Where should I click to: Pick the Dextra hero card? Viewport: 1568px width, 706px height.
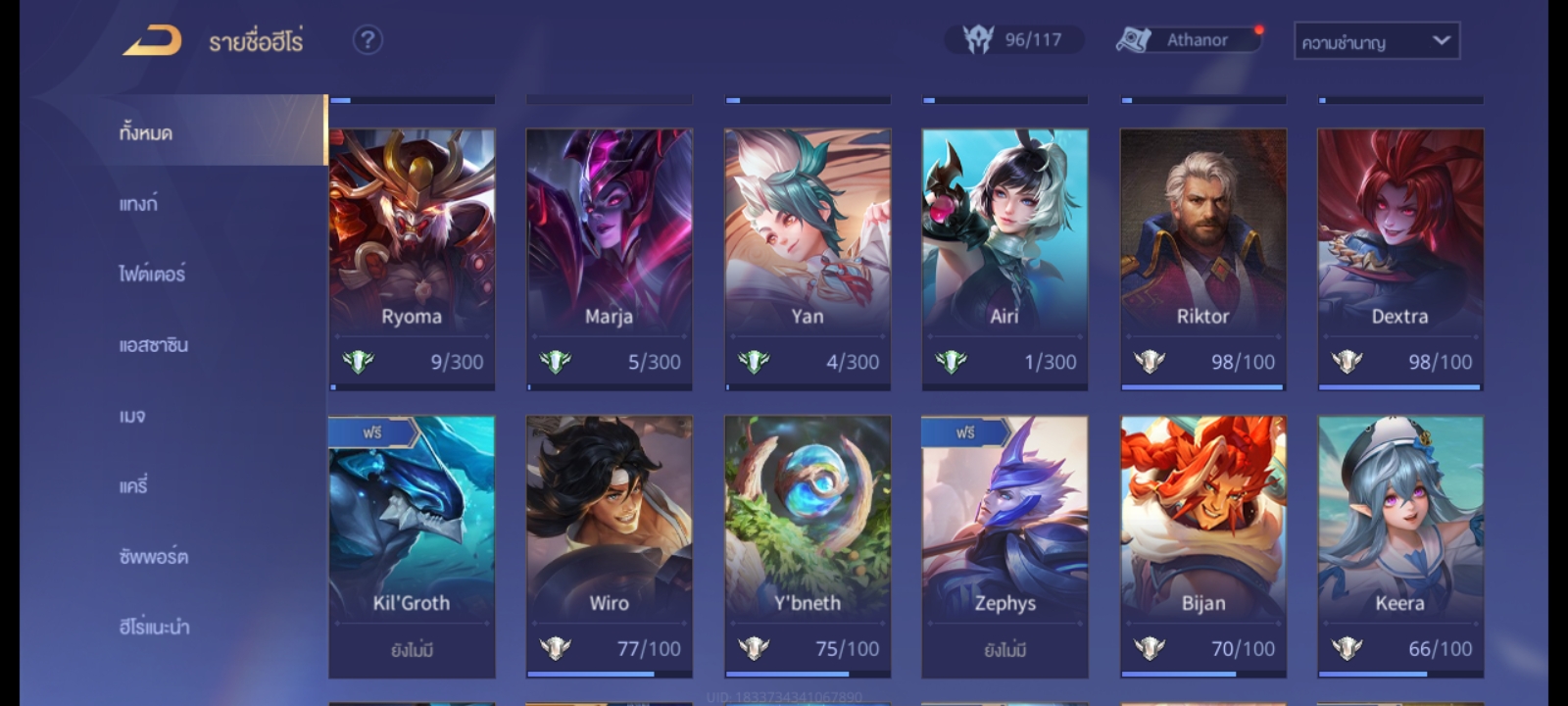coord(1399,259)
